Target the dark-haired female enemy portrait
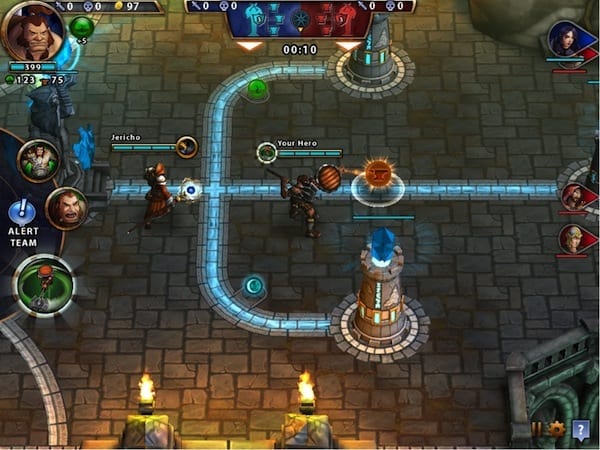 click(565, 39)
